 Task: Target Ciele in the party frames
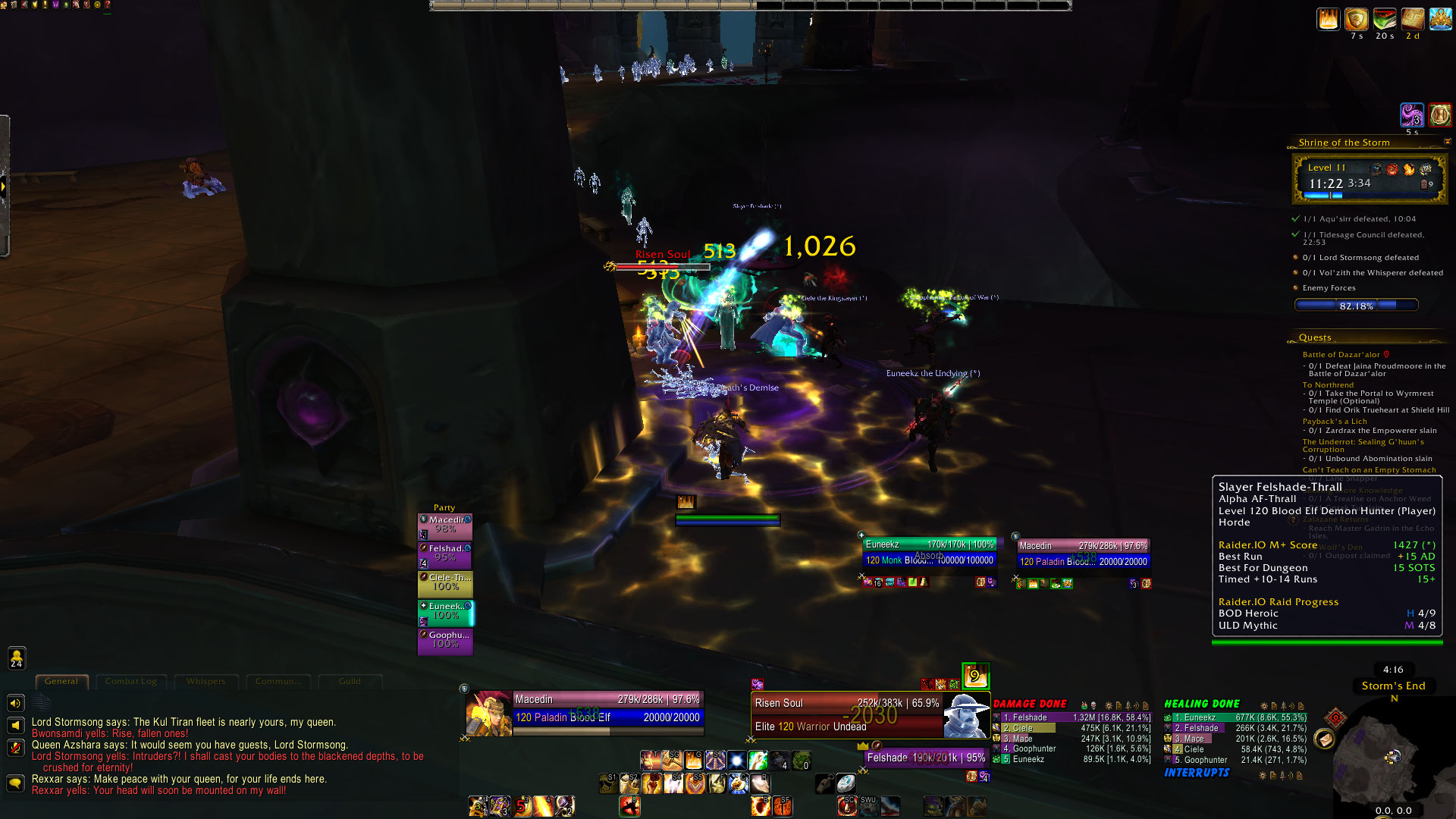pos(445,583)
